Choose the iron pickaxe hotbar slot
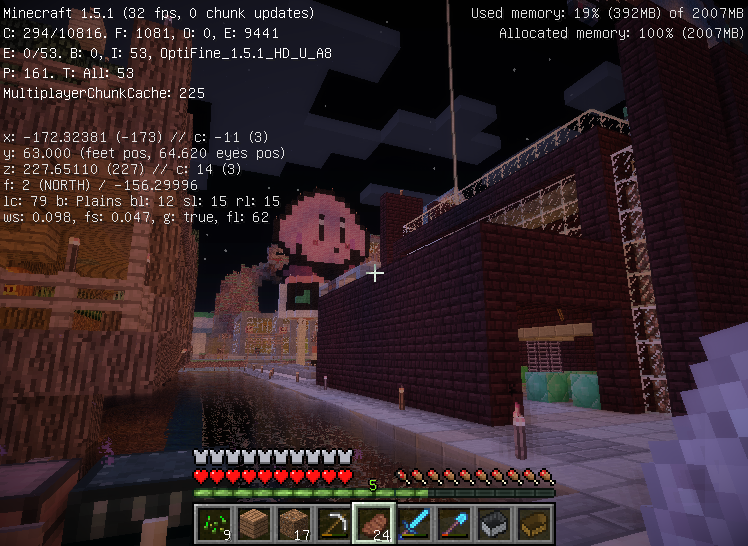The width and height of the screenshot is (748, 546). pos(334,523)
